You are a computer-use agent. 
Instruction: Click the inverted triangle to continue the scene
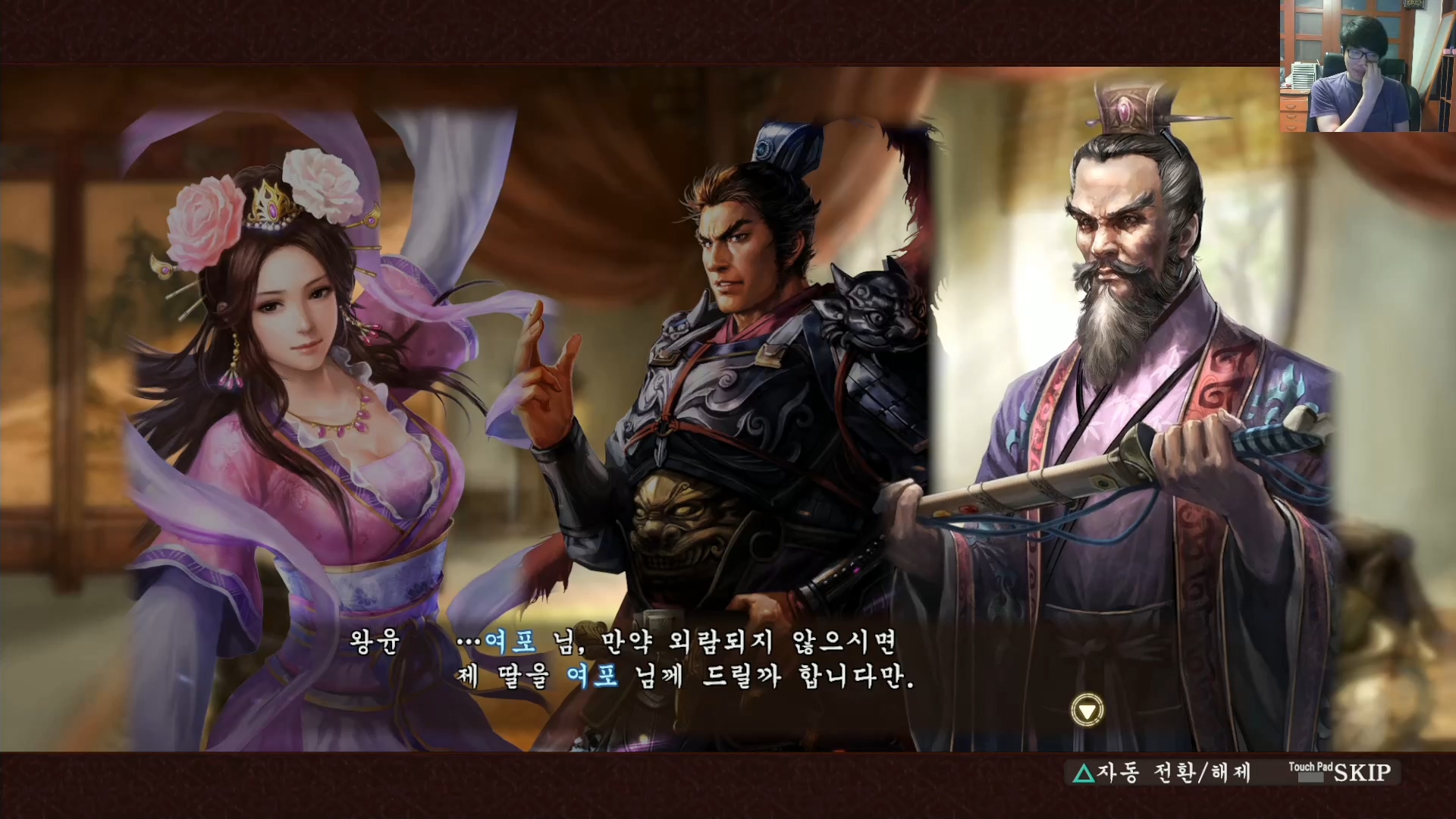pos(1087,711)
